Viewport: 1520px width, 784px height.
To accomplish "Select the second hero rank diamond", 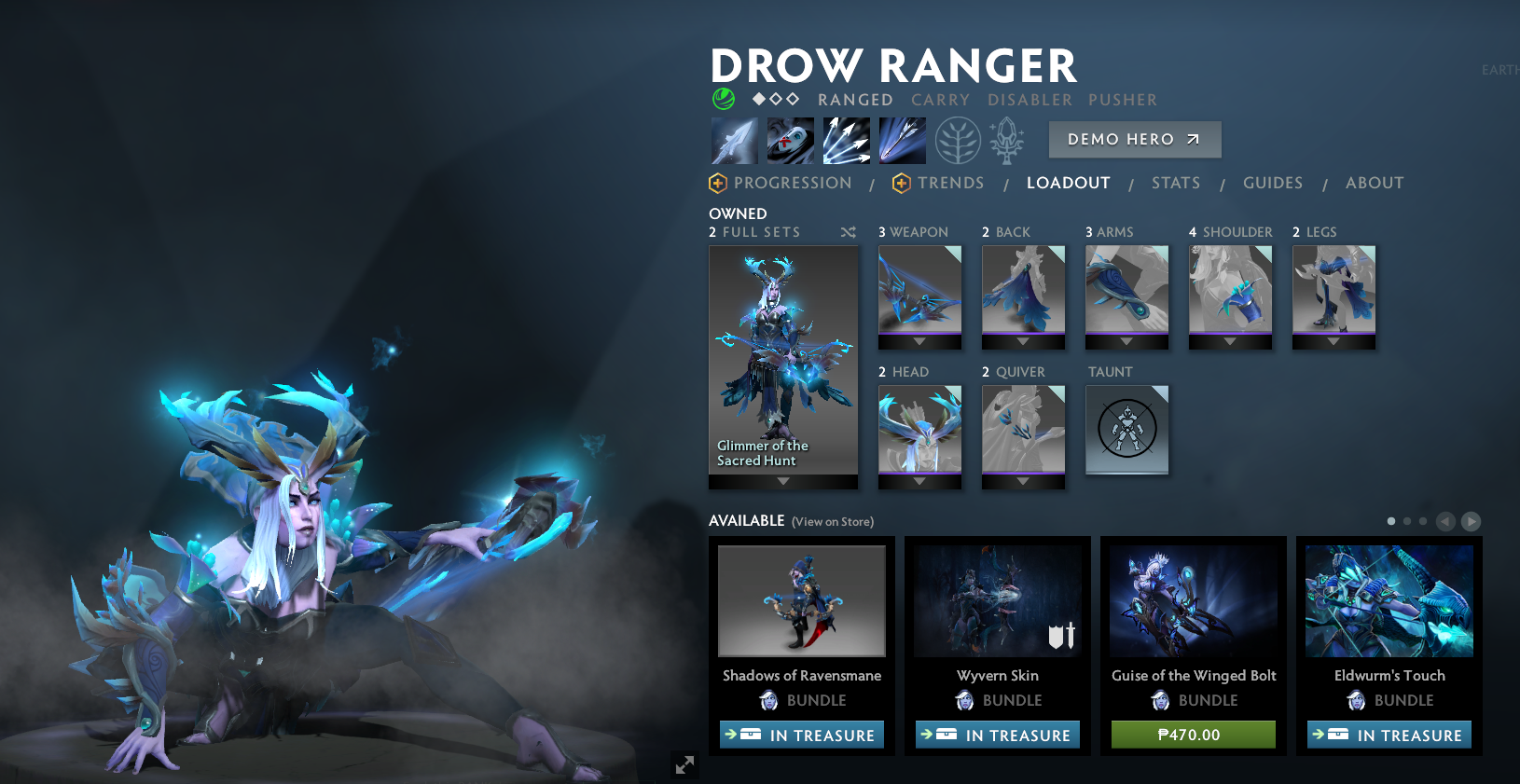I will [777, 97].
